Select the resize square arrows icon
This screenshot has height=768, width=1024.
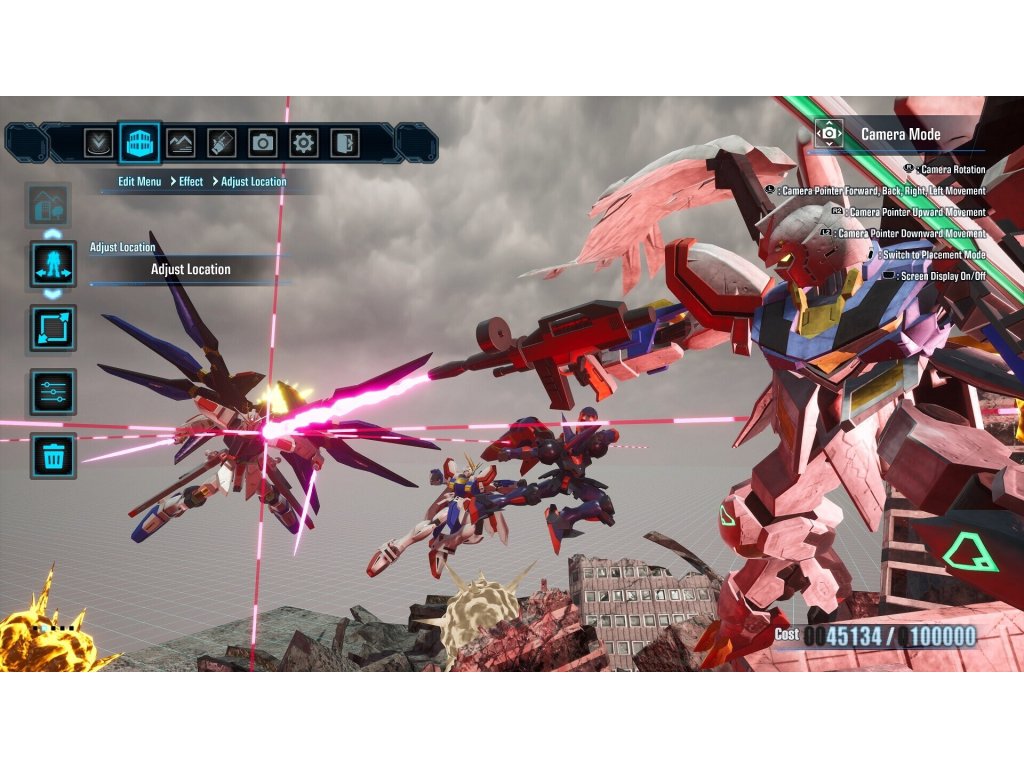click(x=53, y=329)
